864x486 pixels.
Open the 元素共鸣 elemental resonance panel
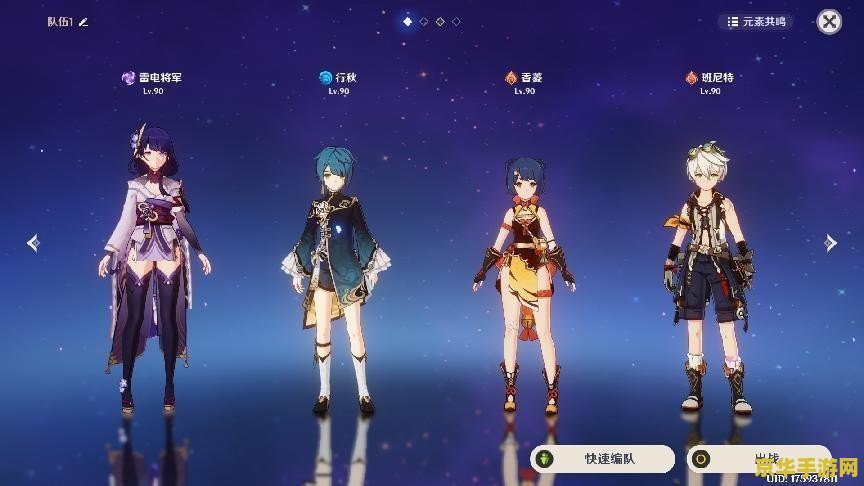pyautogui.click(x=756, y=21)
